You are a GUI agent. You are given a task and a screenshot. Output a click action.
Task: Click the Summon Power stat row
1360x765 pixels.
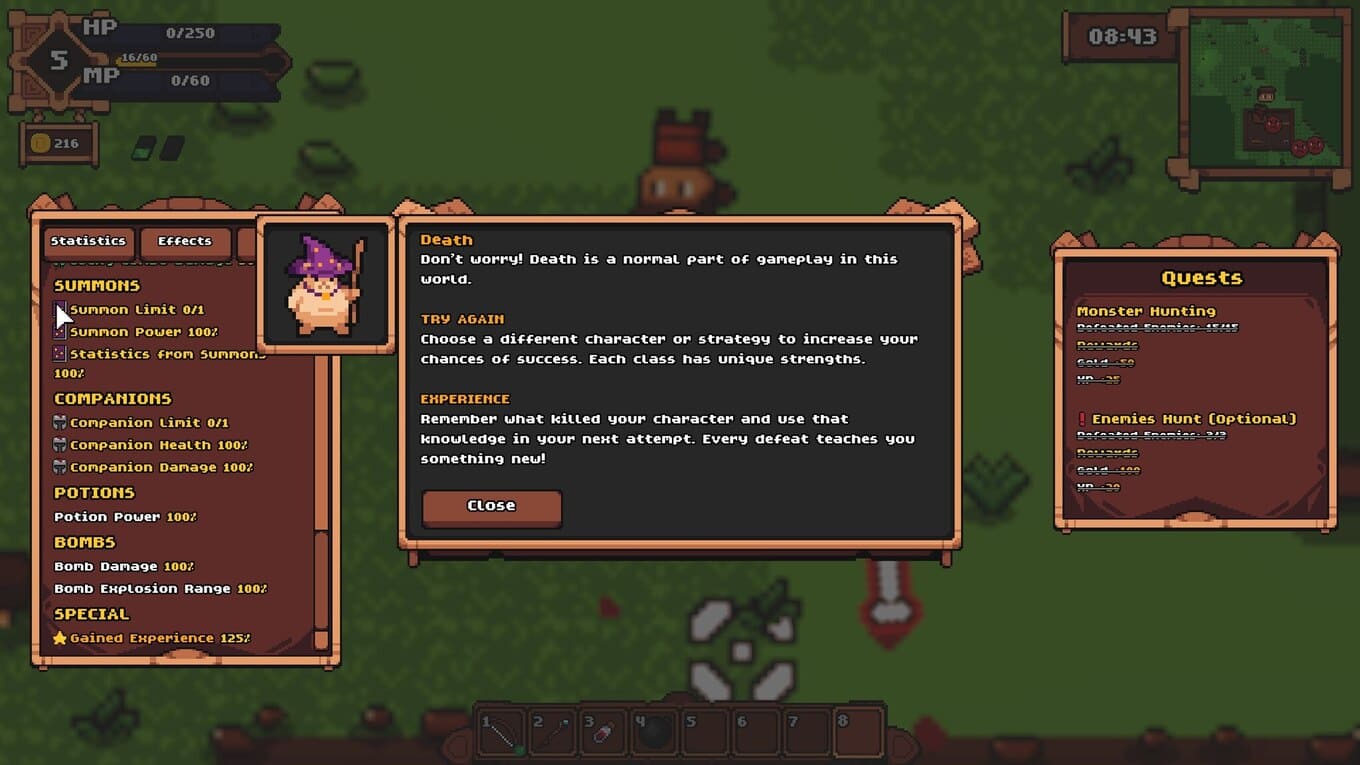pos(143,332)
